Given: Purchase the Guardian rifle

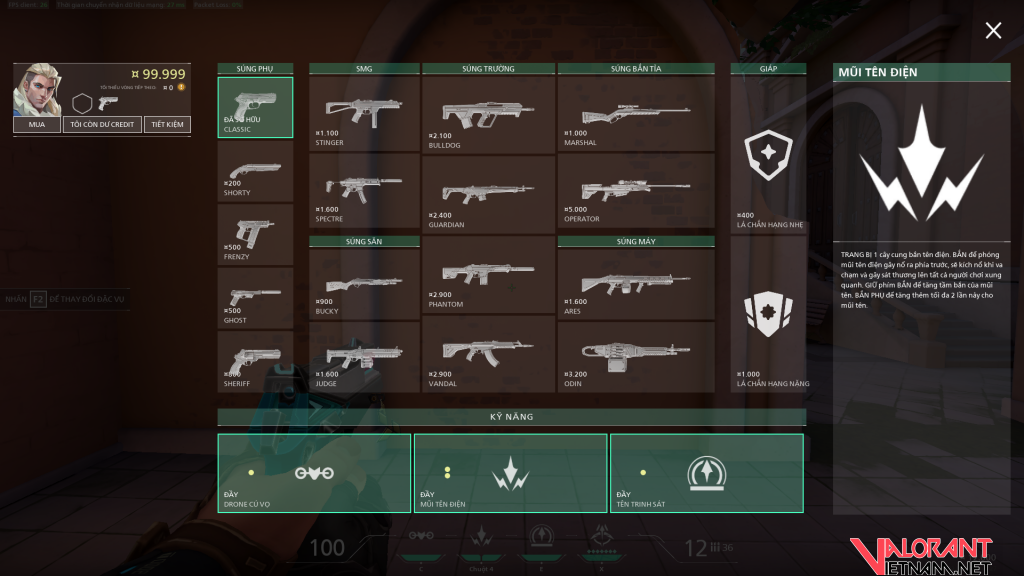Looking at the screenshot, I should tap(488, 194).
